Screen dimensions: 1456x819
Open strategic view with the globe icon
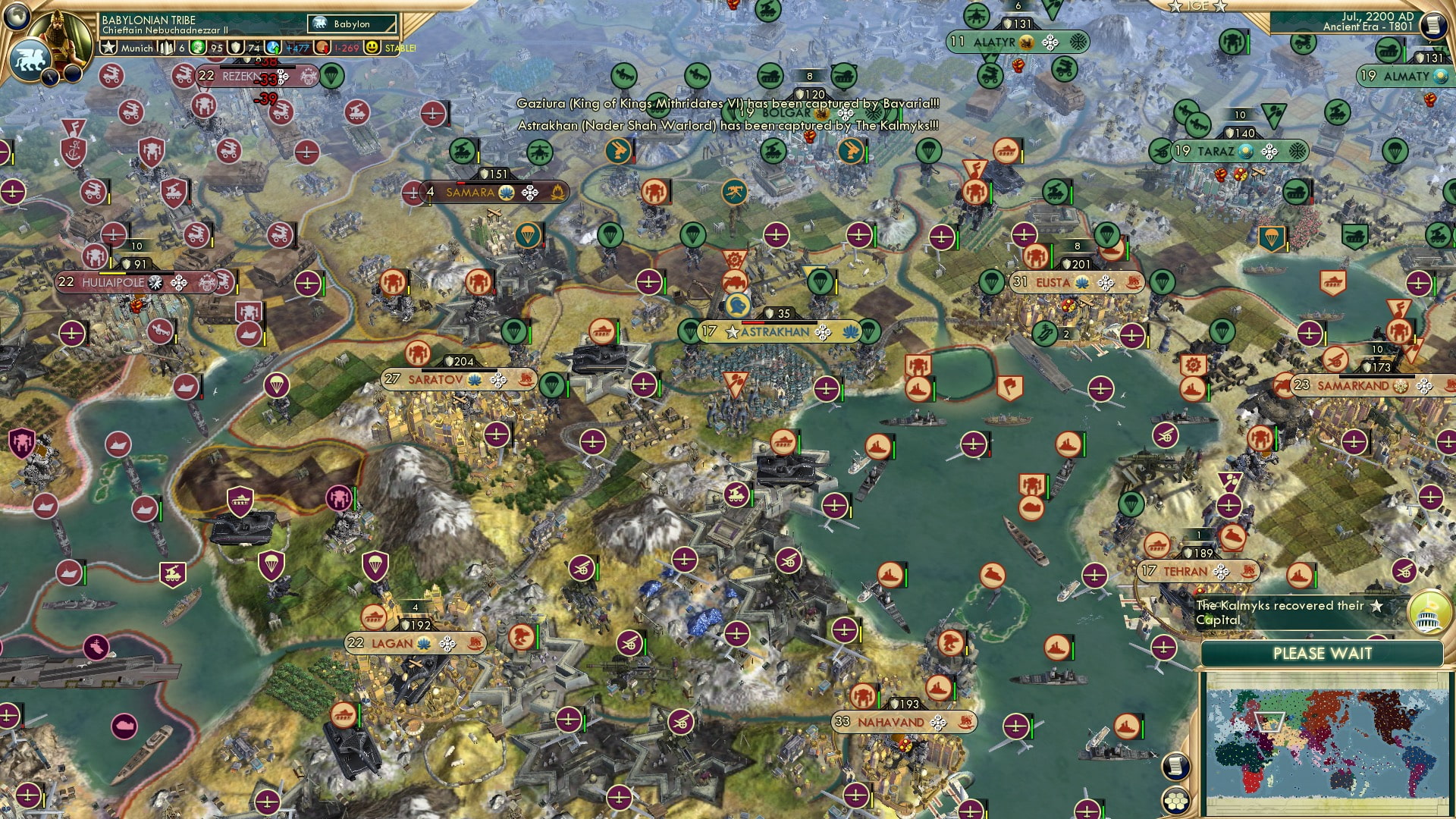(x=15, y=17)
